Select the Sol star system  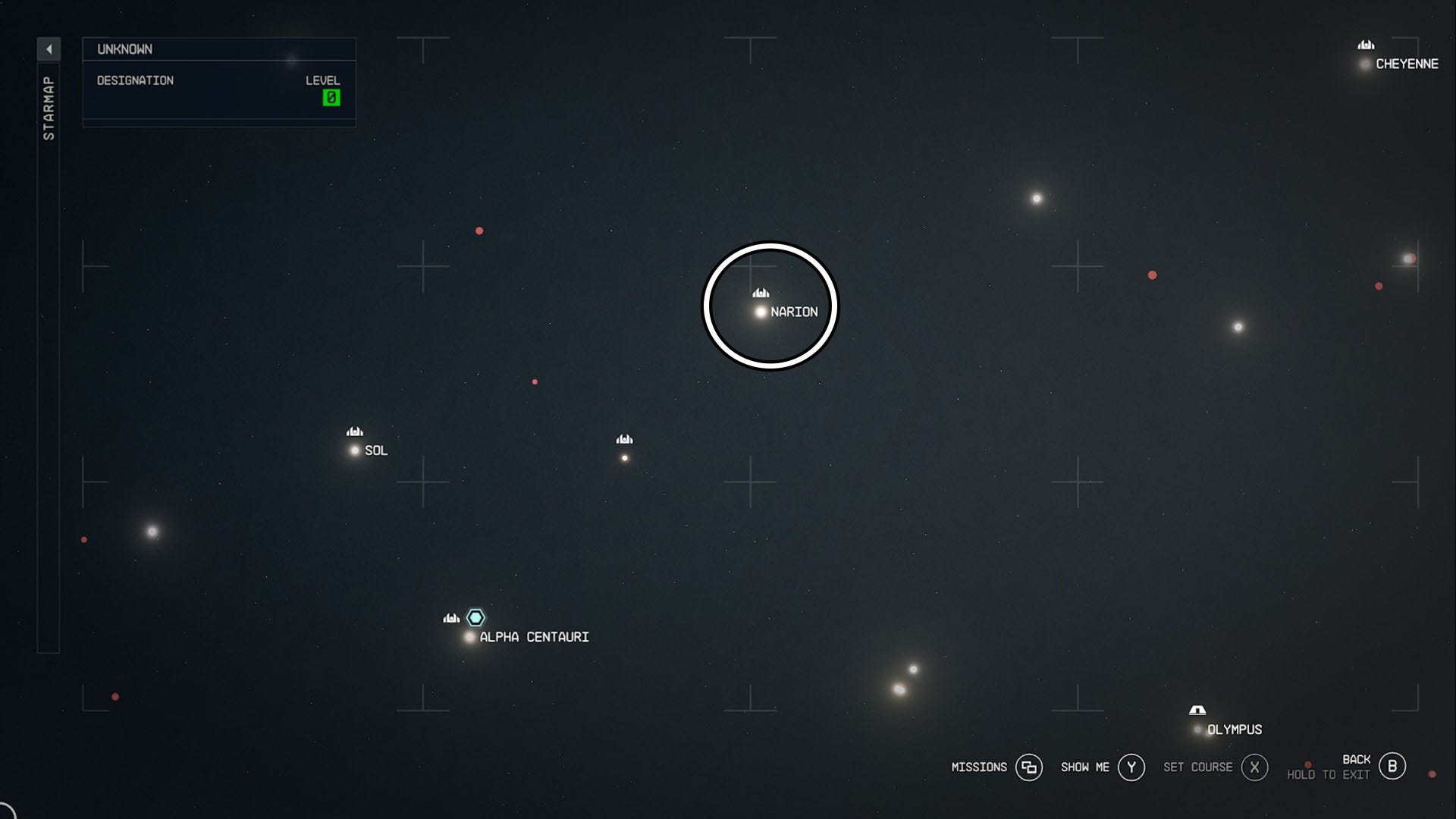tap(354, 450)
